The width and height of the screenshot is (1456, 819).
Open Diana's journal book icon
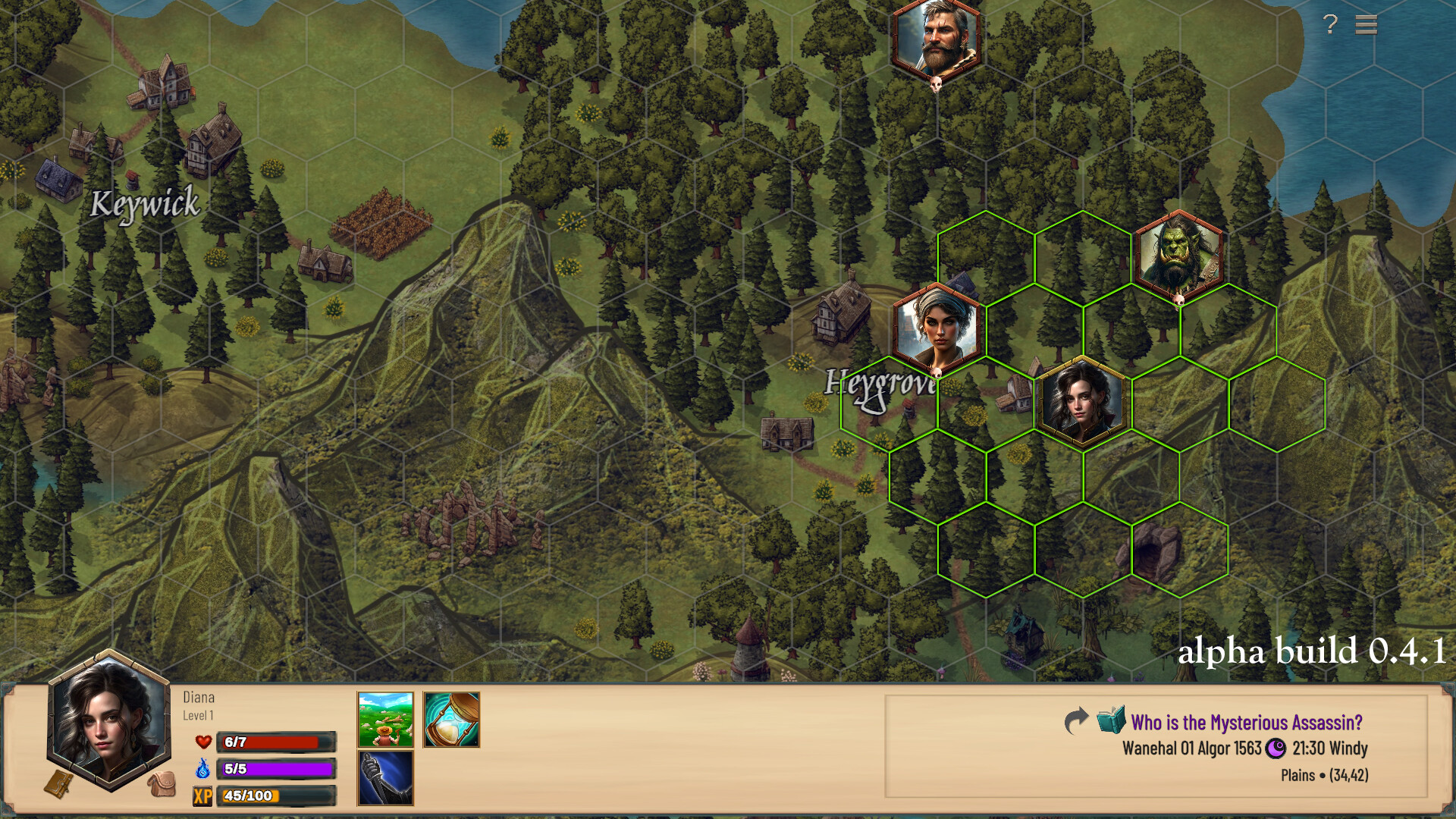(x=60, y=783)
